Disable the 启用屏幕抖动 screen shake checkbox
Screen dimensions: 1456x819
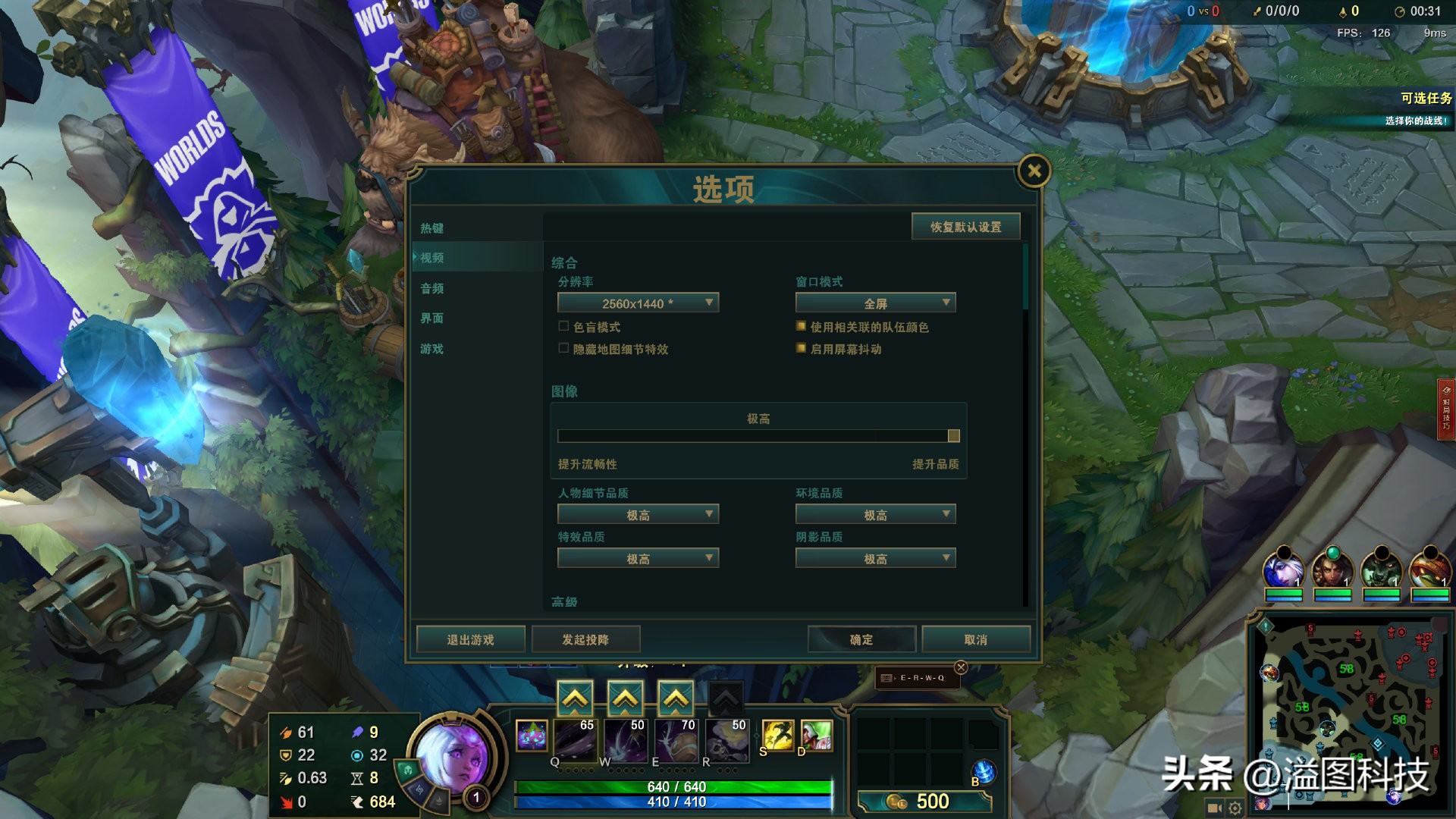(801, 348)
